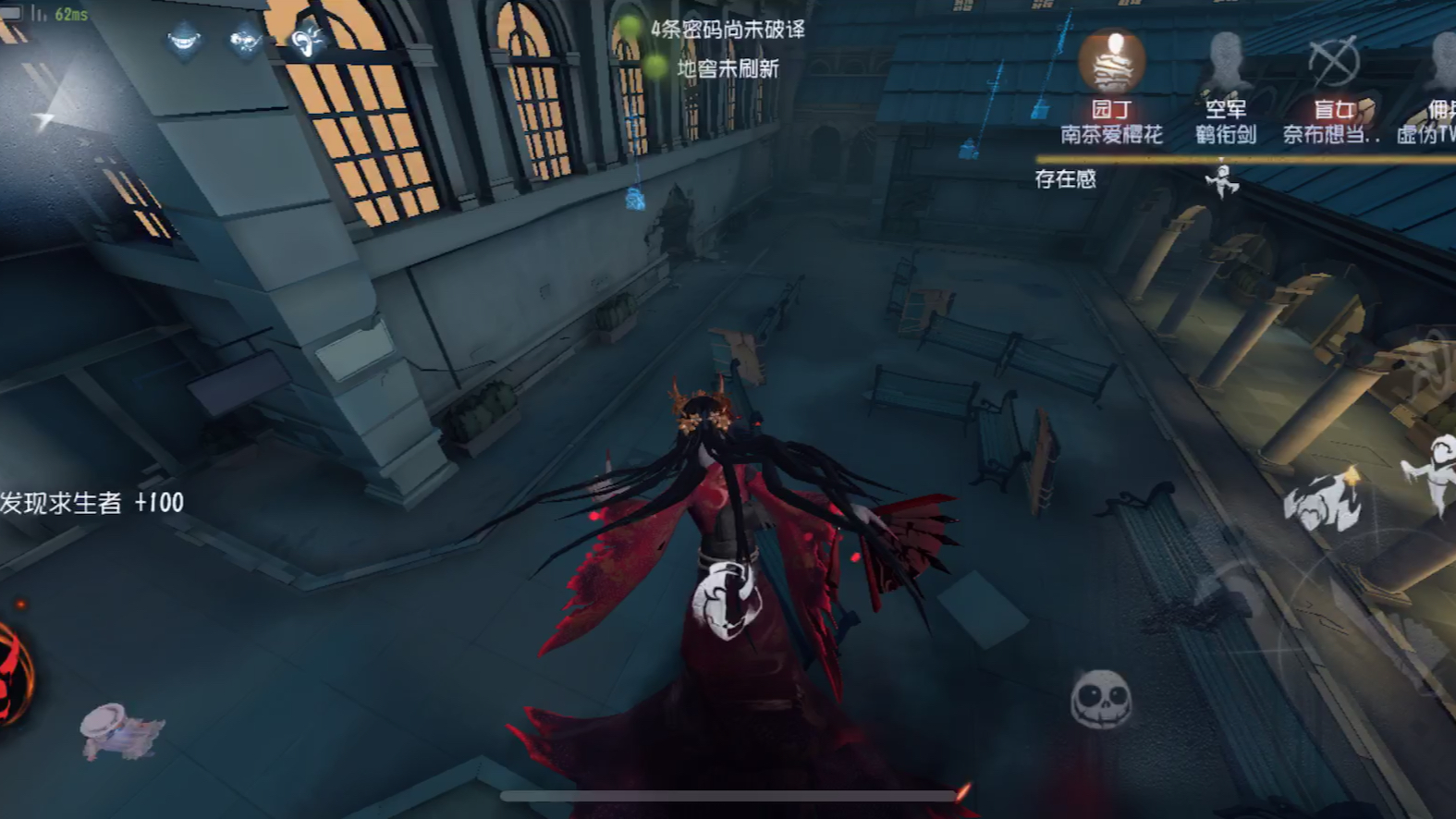Select the smiley diamond trait badge
The image size is (1456, 819).
coord(182,41)
